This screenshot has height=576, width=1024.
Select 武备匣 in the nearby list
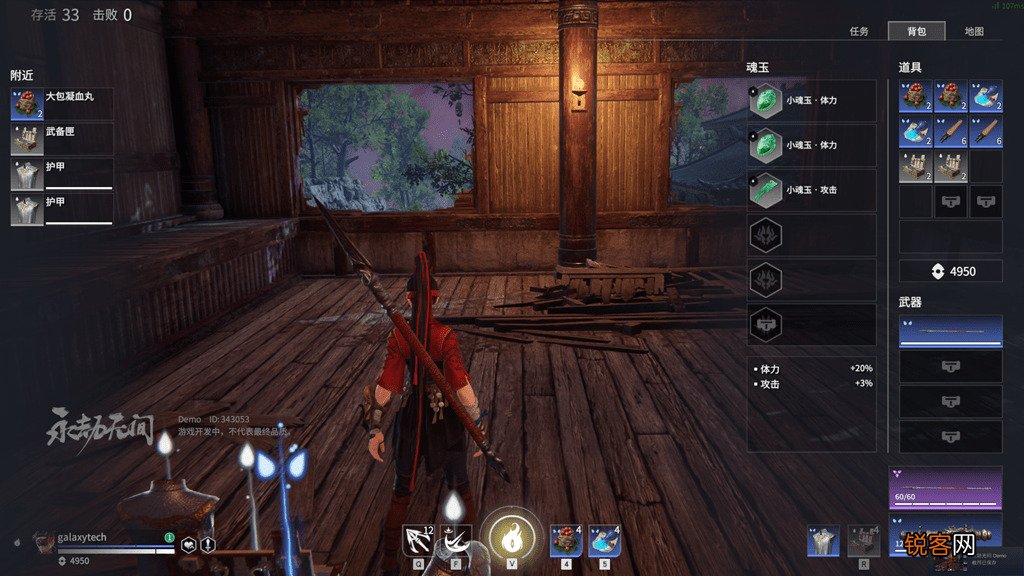pos(61,138)
